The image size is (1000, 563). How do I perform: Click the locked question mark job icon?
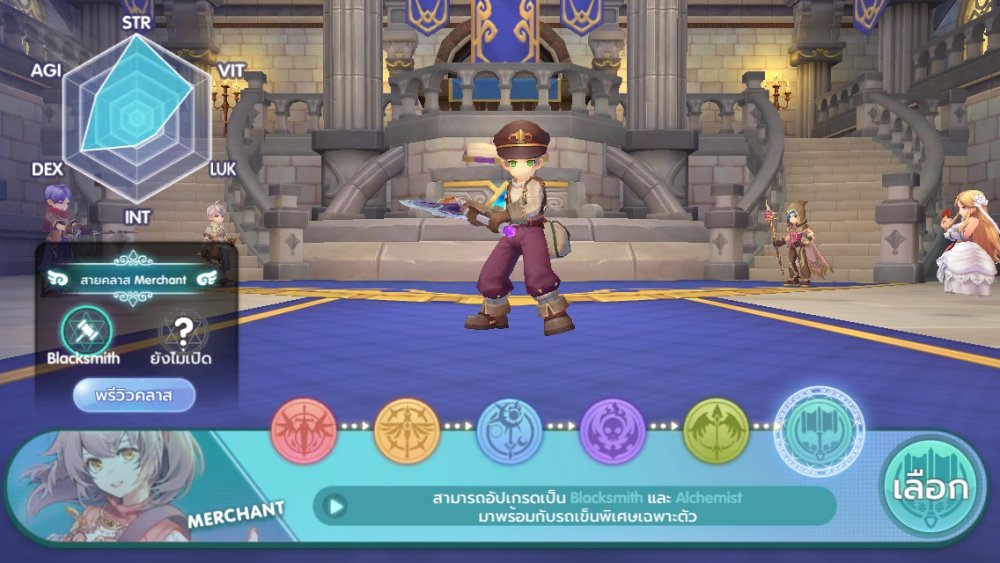[184, 331]
